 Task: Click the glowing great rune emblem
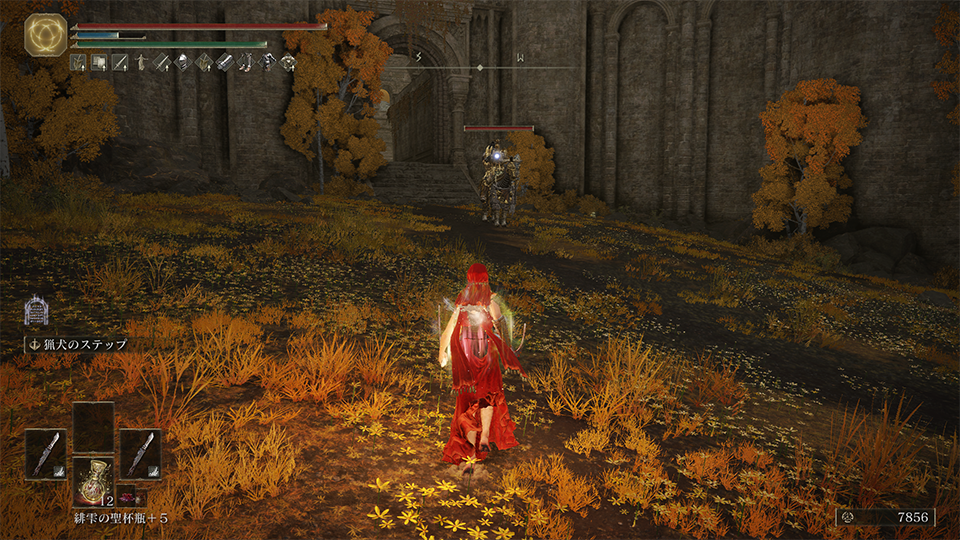[46, 34]
